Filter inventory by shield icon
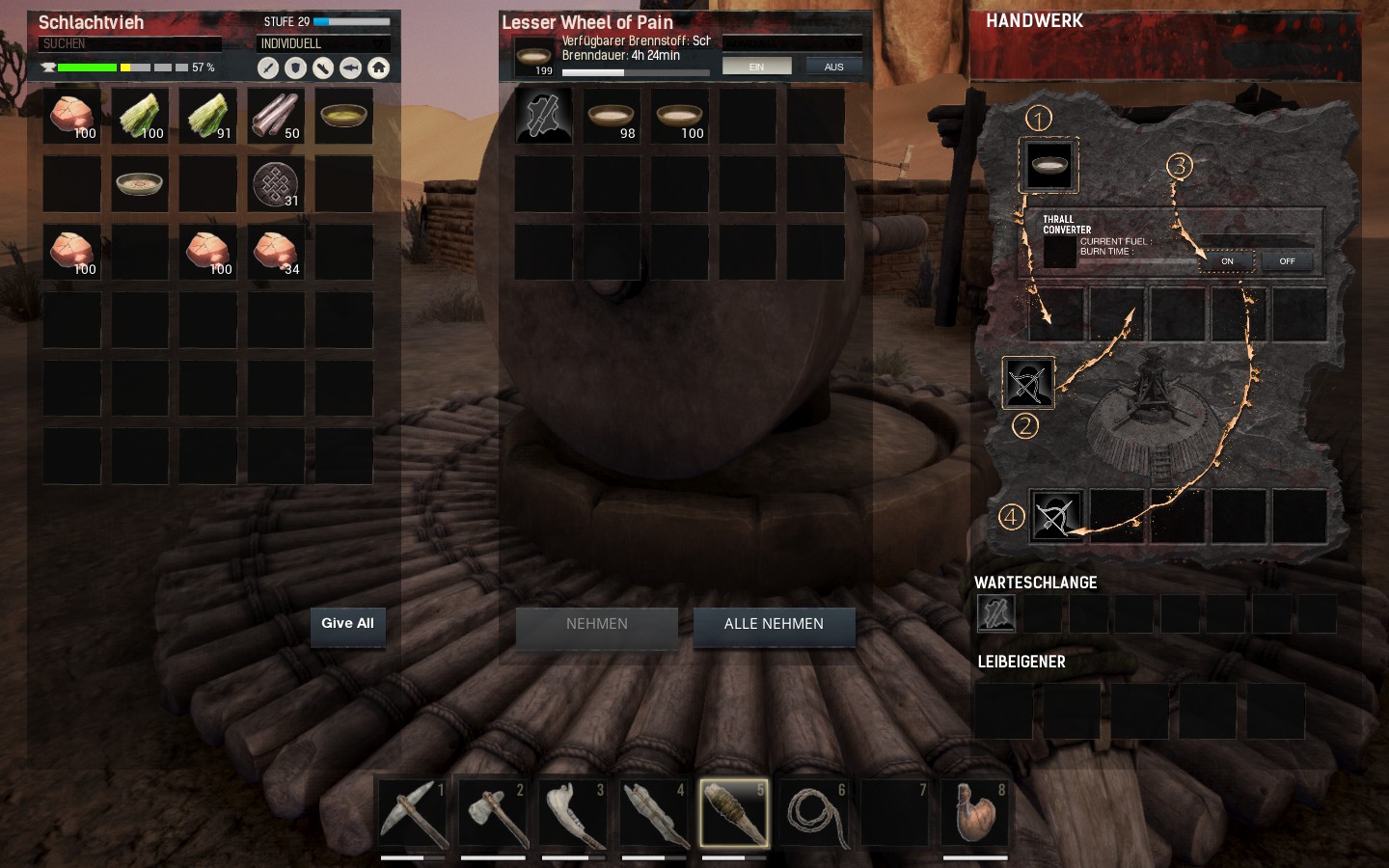The image size is (1389, 868). point(296,68)
